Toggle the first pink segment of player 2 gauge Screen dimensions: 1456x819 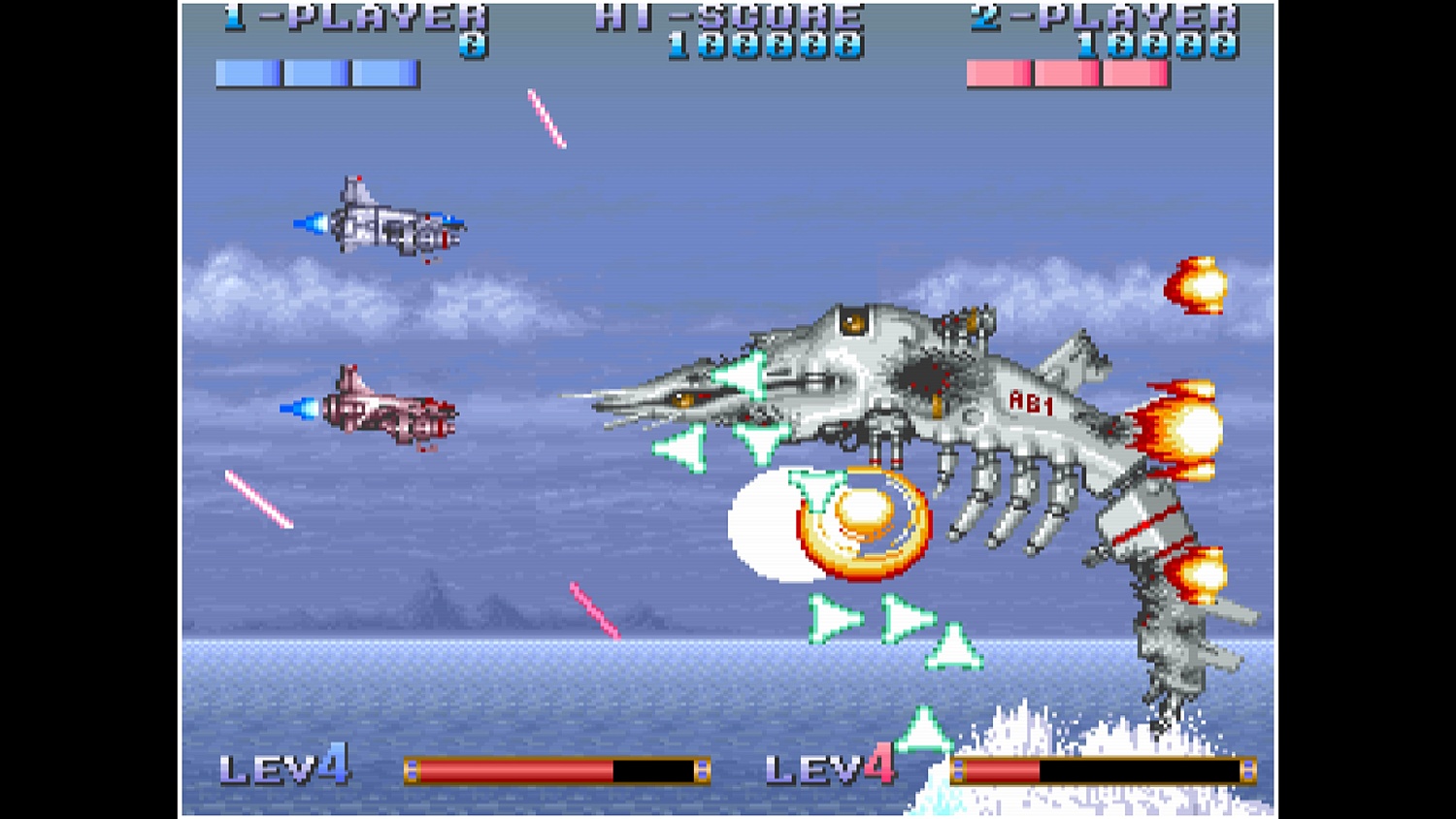pos(997,70)
